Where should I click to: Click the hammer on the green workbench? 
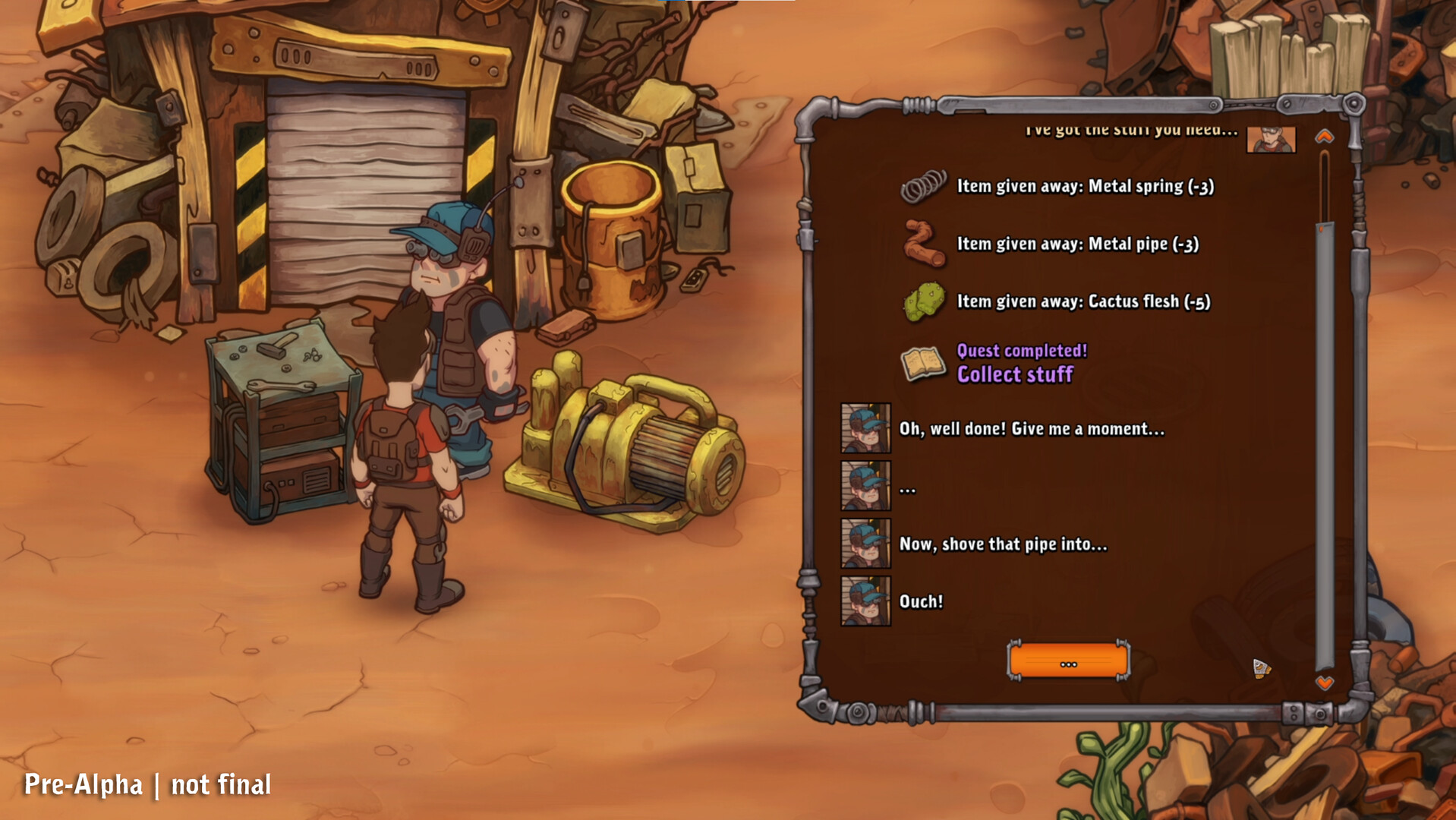pyautogui.click(x=273, y=348)
